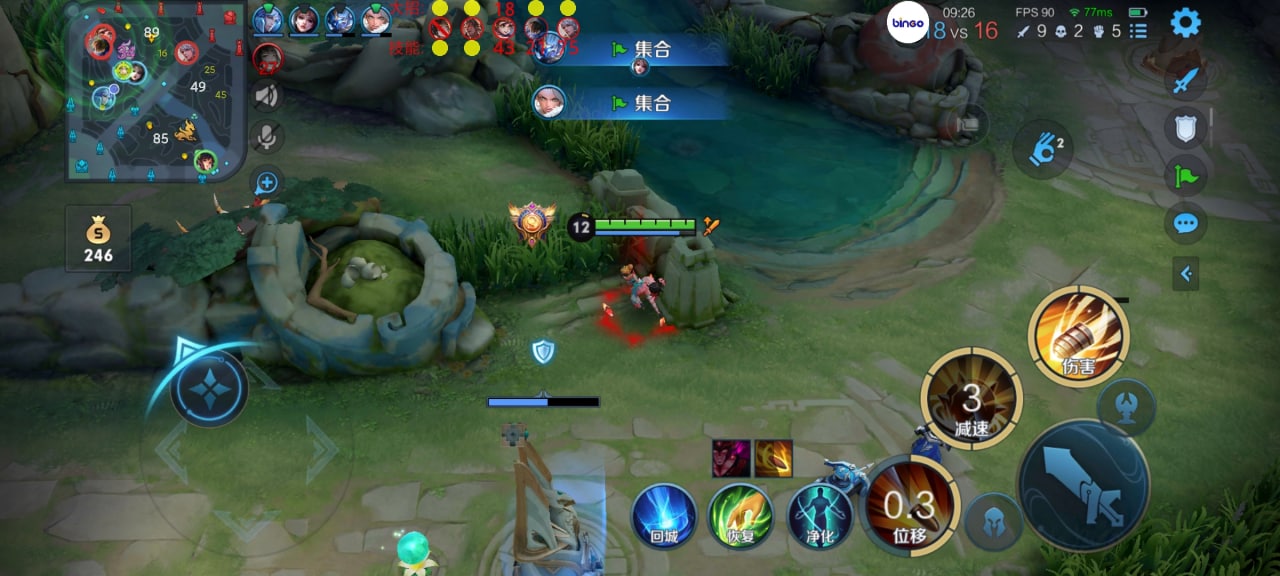Image resolution: width=1280 pixels, height=576 pixels.
Task: Click the minimap
Action: tap(155, 92)
